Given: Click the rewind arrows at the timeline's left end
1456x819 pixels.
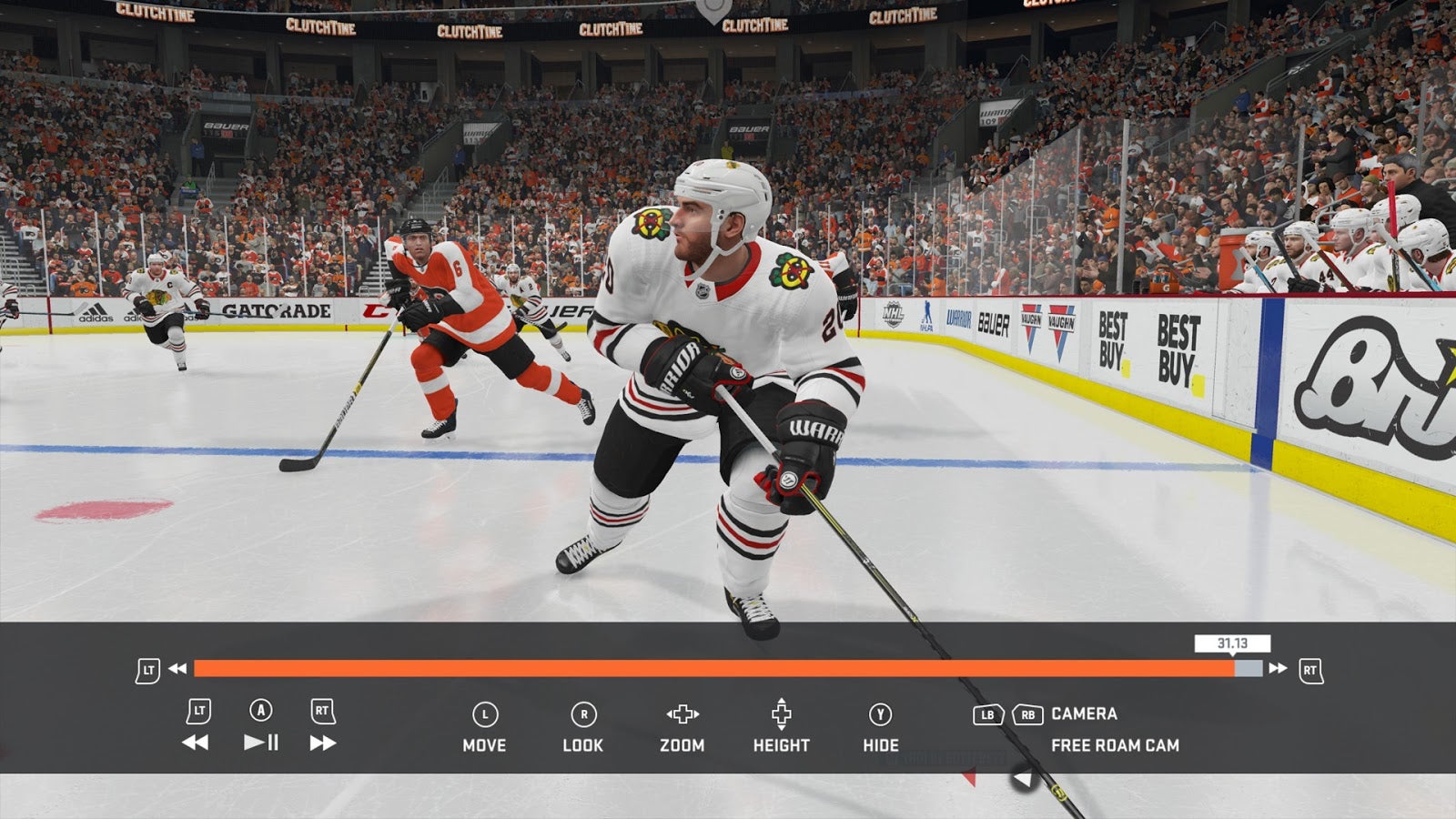Looking at the screenshot, I should tap(177, 669).
